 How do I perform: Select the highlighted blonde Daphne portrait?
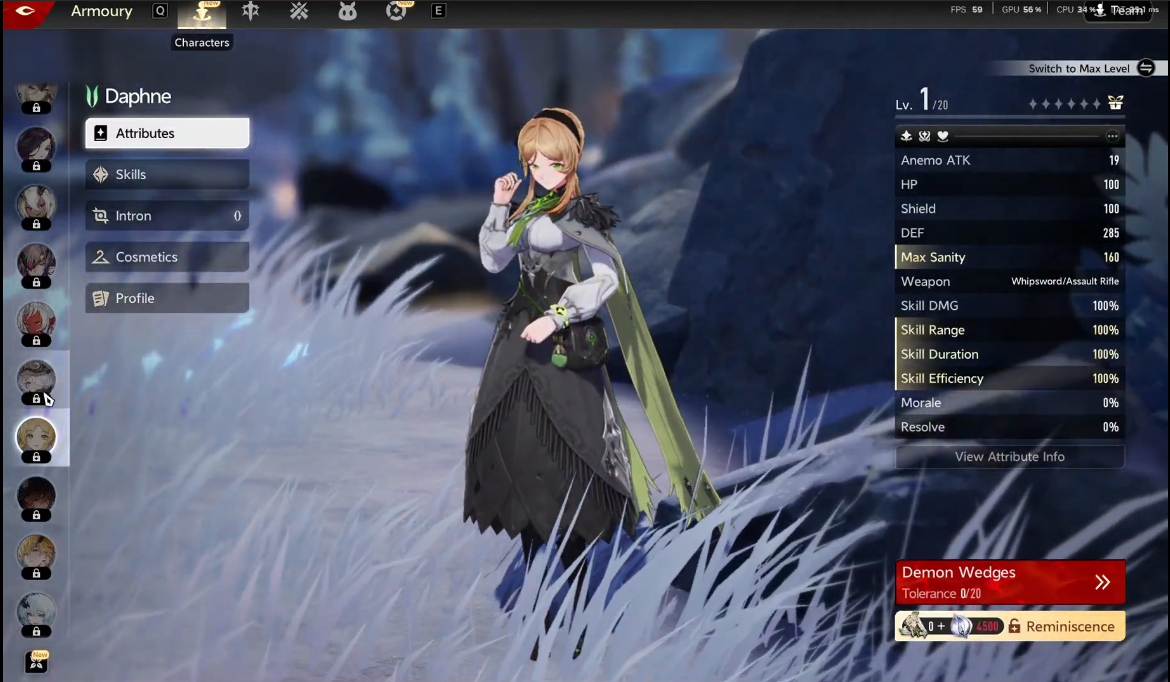click(x=36, y=438)
